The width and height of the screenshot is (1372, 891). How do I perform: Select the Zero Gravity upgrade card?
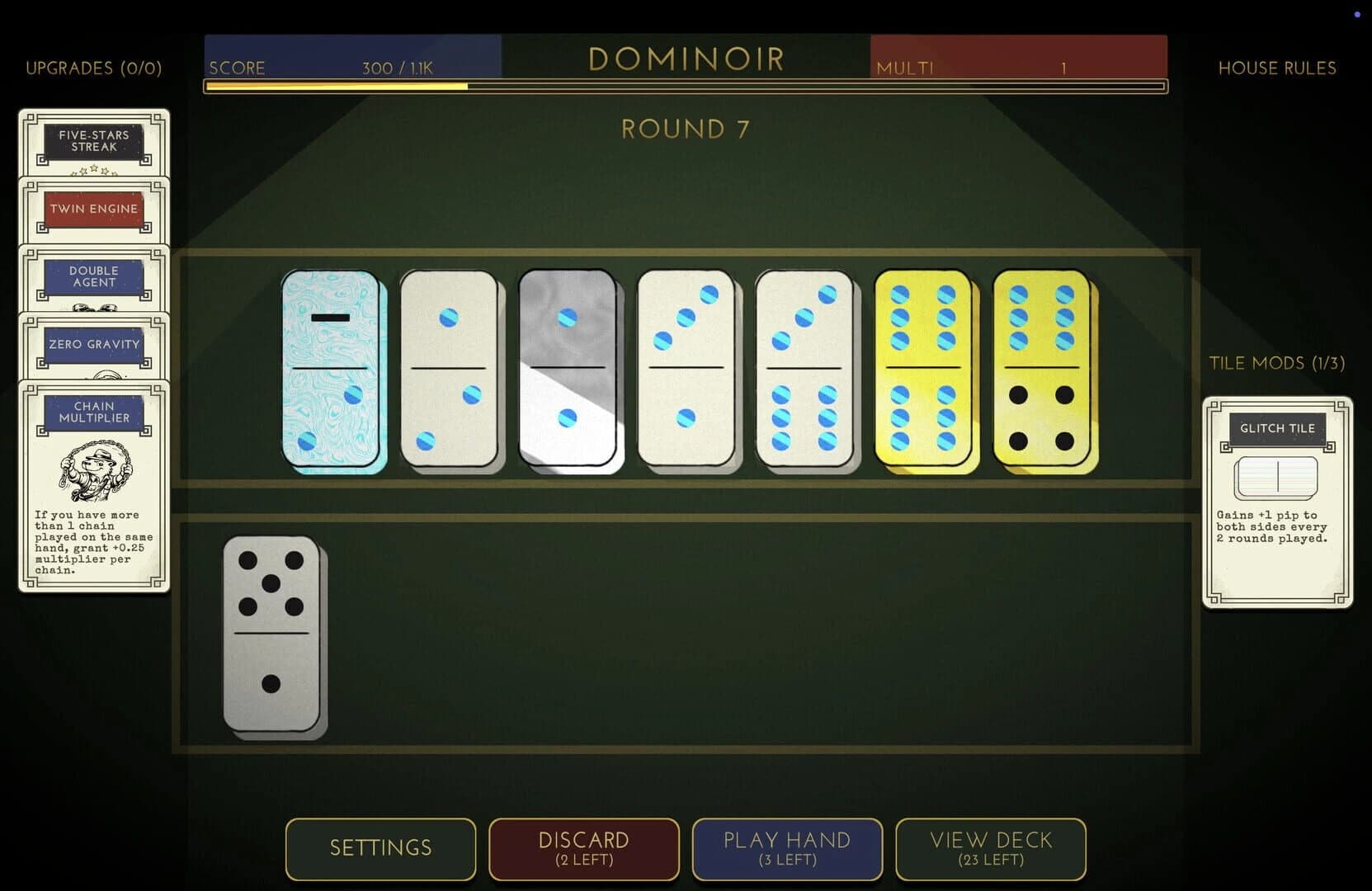[x=93, y=345]
